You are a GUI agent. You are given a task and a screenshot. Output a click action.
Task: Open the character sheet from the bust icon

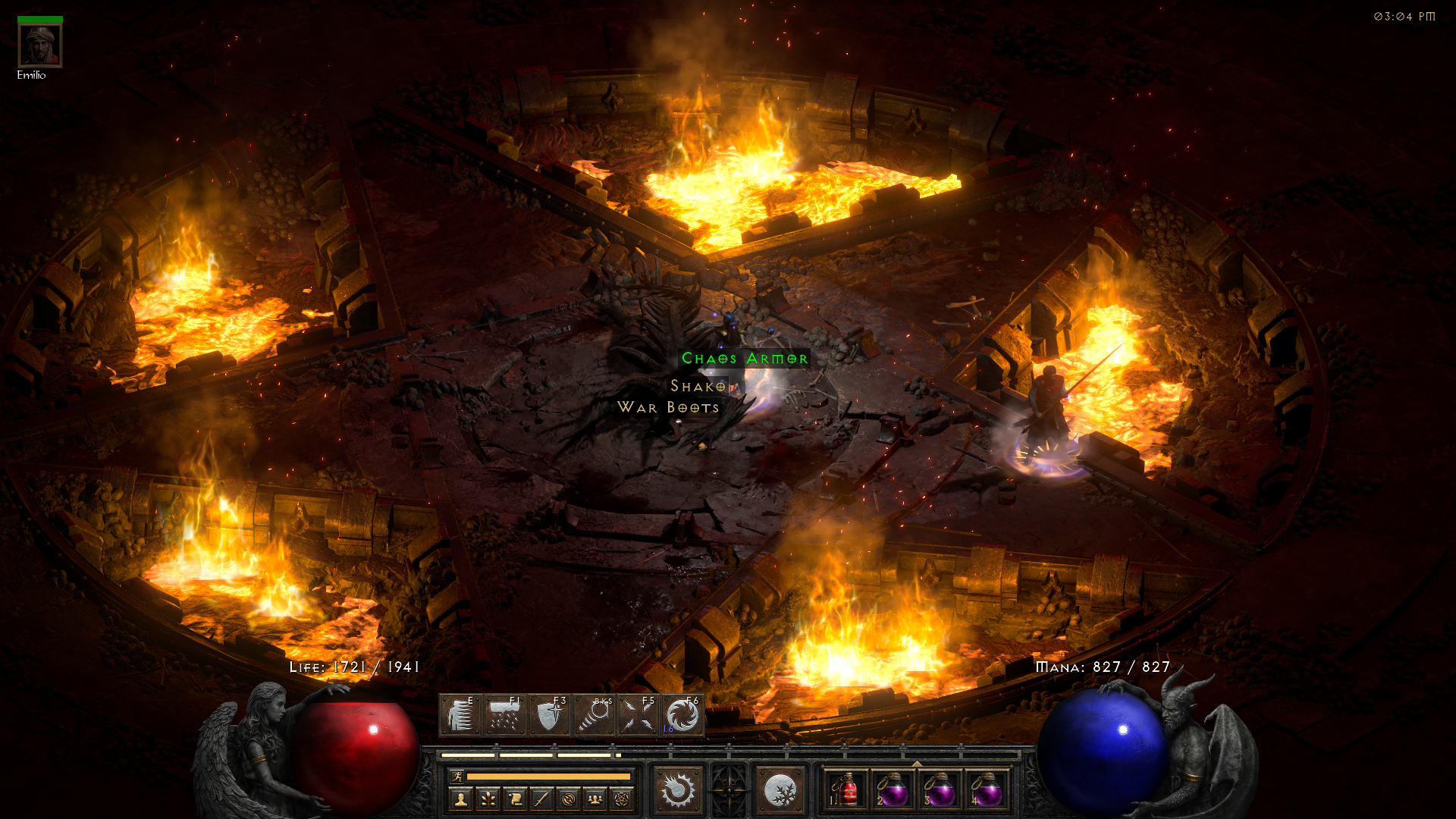coord(460,799)
